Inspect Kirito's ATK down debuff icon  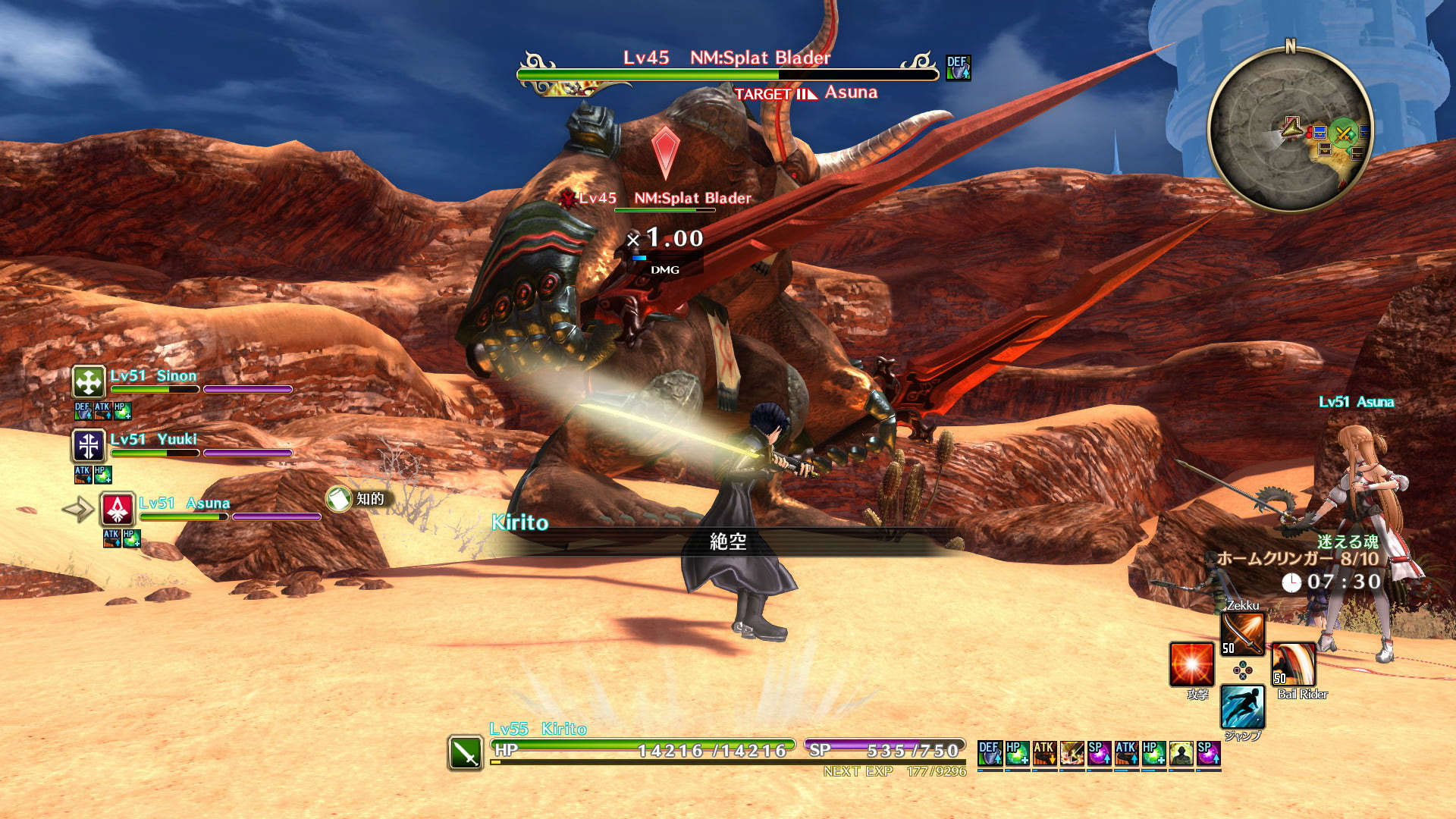tap(1044, 752)
